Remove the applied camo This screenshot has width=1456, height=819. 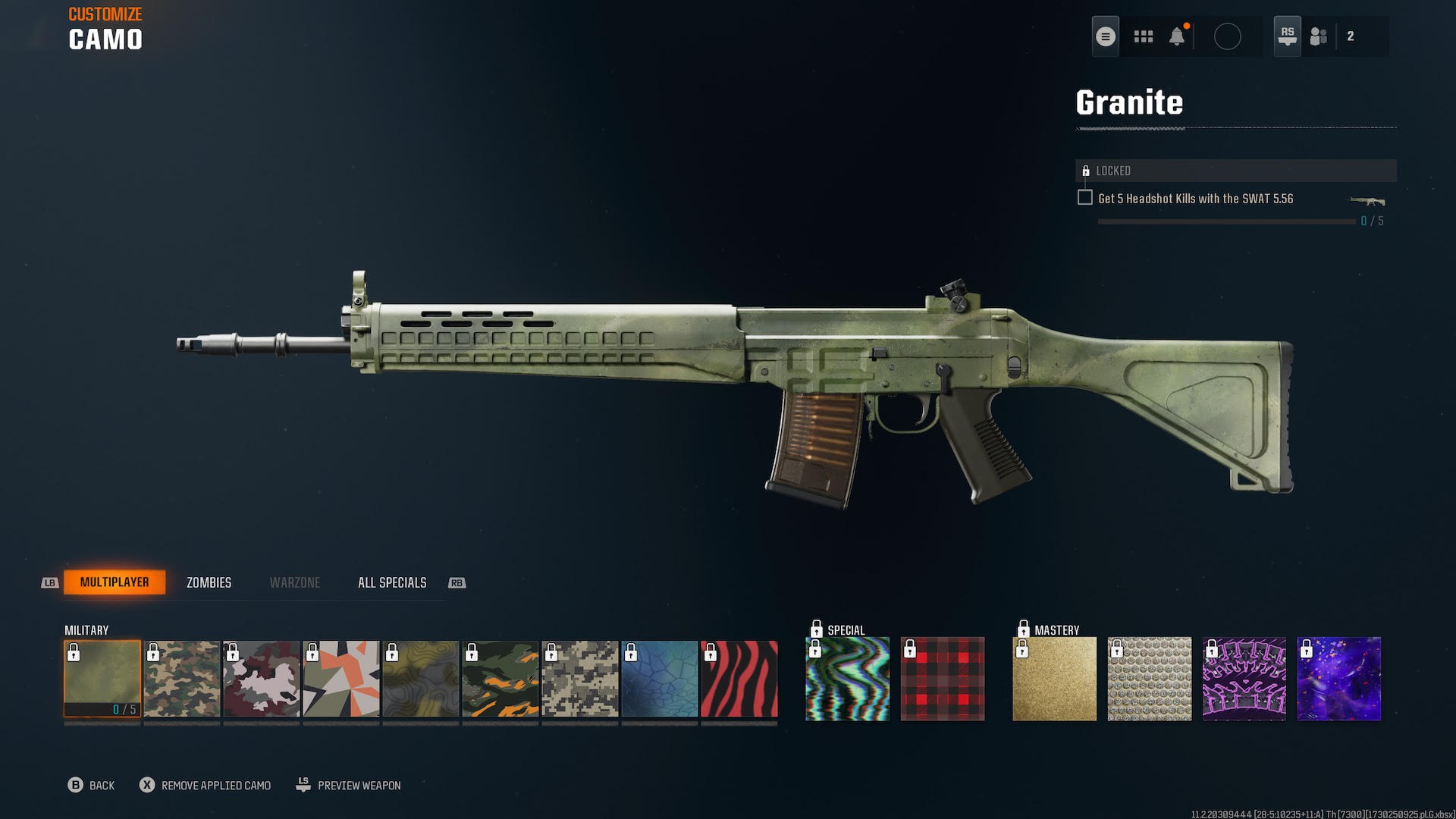pyautogui.click(x=205, y=786)
